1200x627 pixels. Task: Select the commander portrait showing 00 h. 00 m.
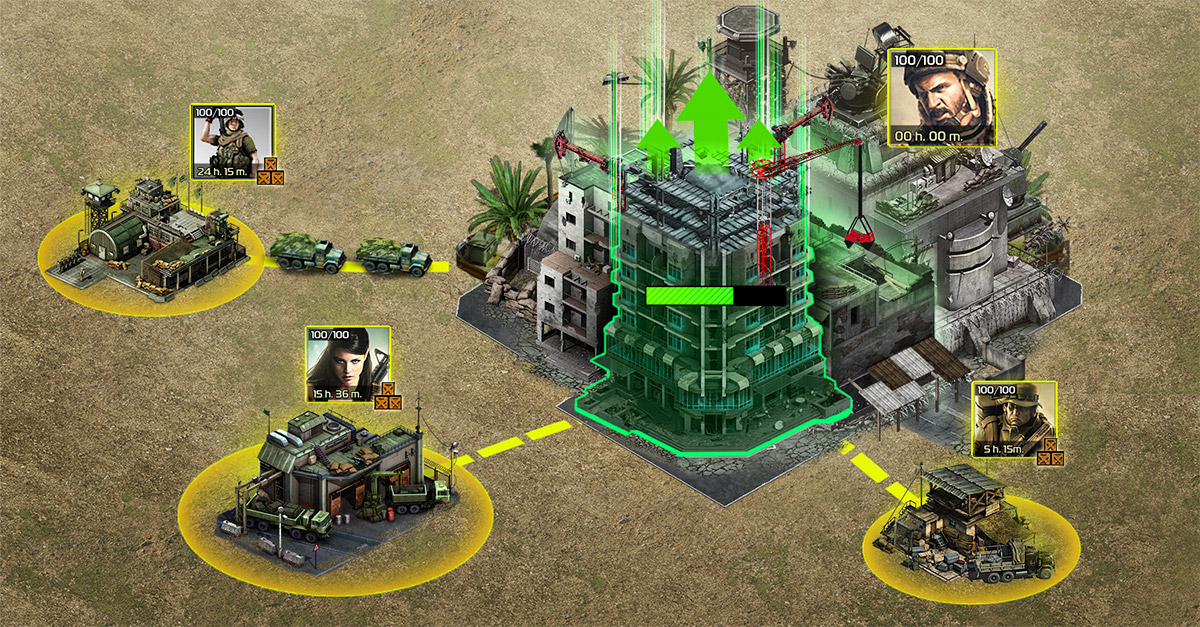coord(941,99)
